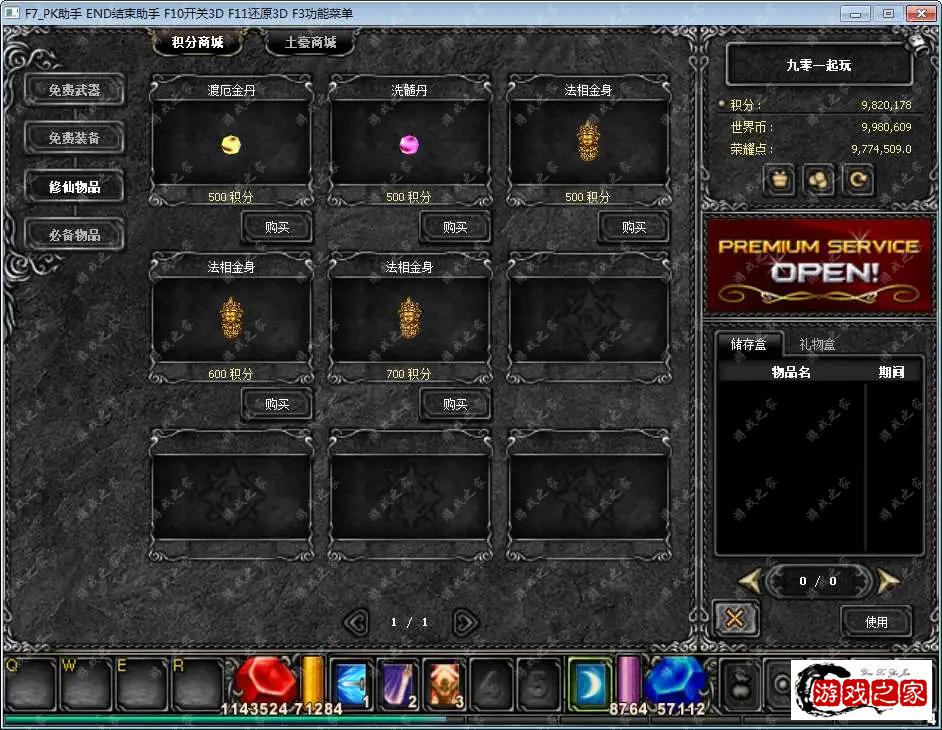Open the 免费武器 category
The height and width of the screenshot is (730, 942).
(x=75, y=90)
